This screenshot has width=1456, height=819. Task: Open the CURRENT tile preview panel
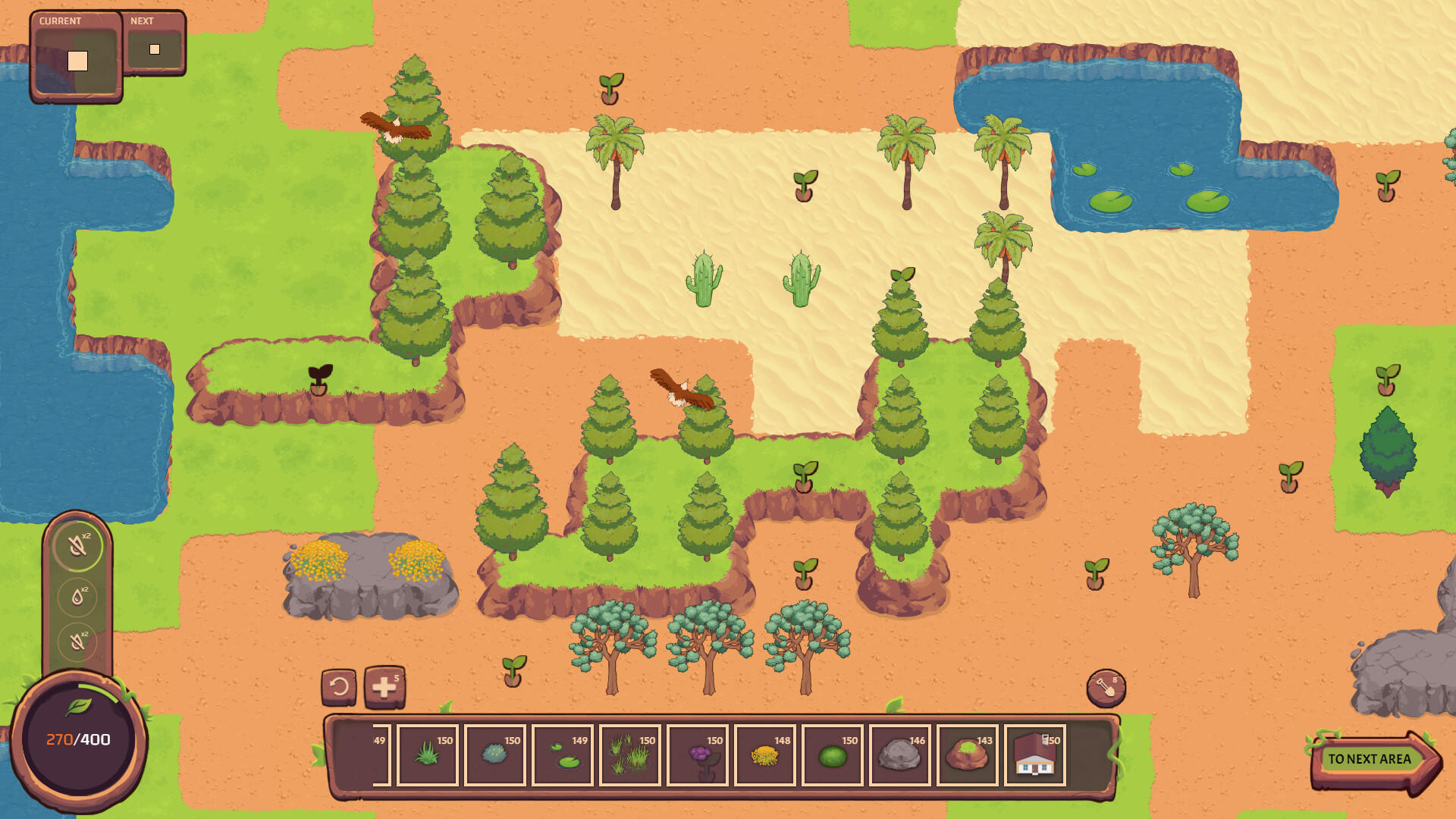pos(74,57)
